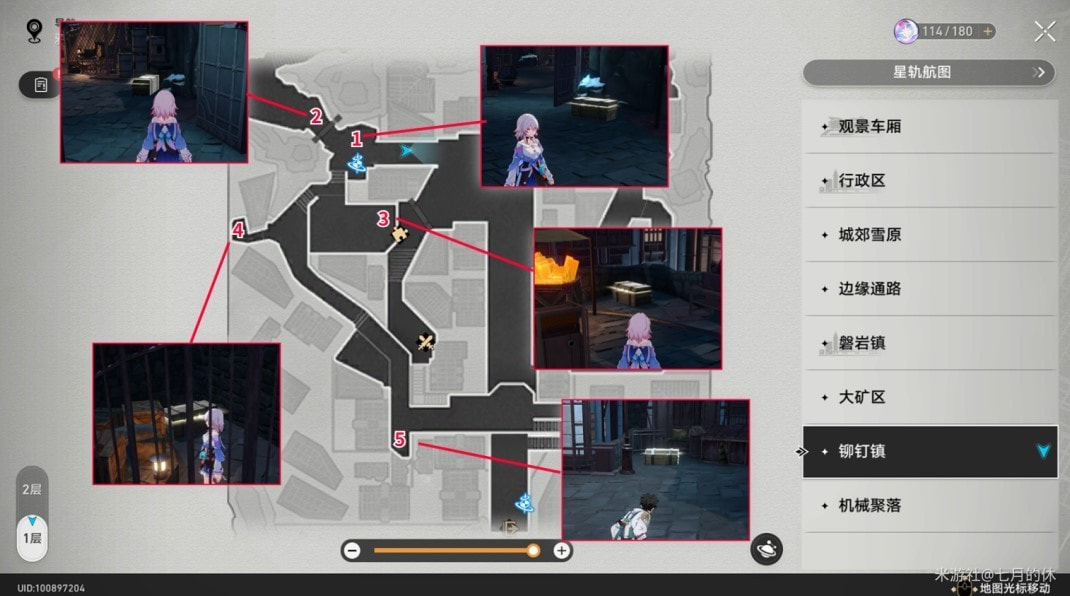
Task: Switch to floor 2层
Action: 32,490
